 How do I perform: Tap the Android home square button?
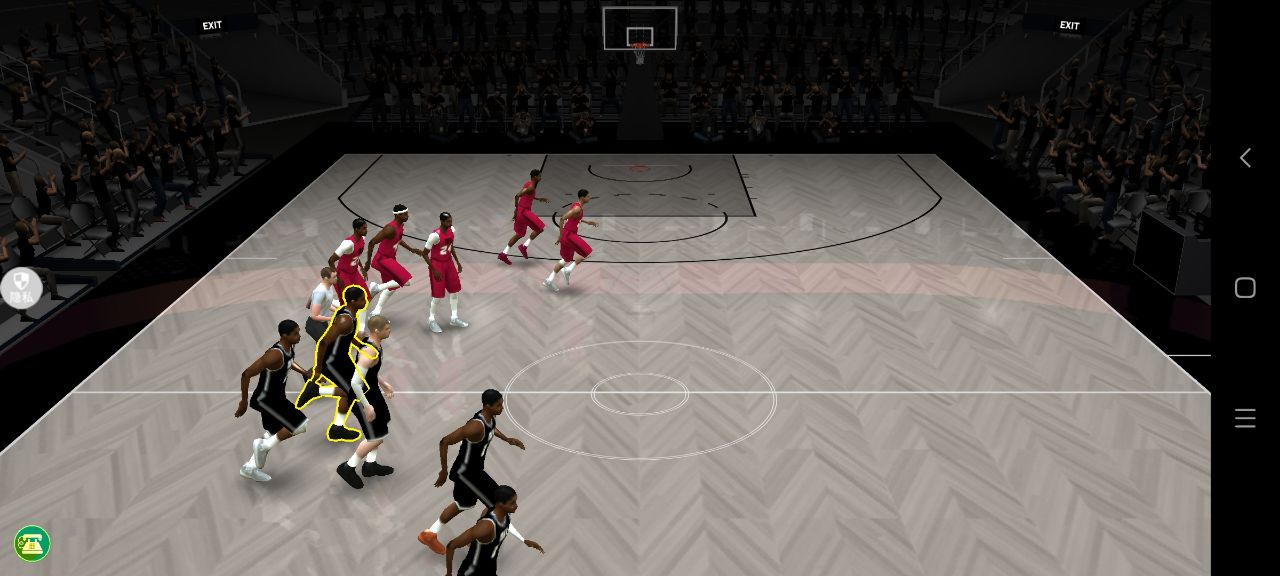[x=1245, y=288]
